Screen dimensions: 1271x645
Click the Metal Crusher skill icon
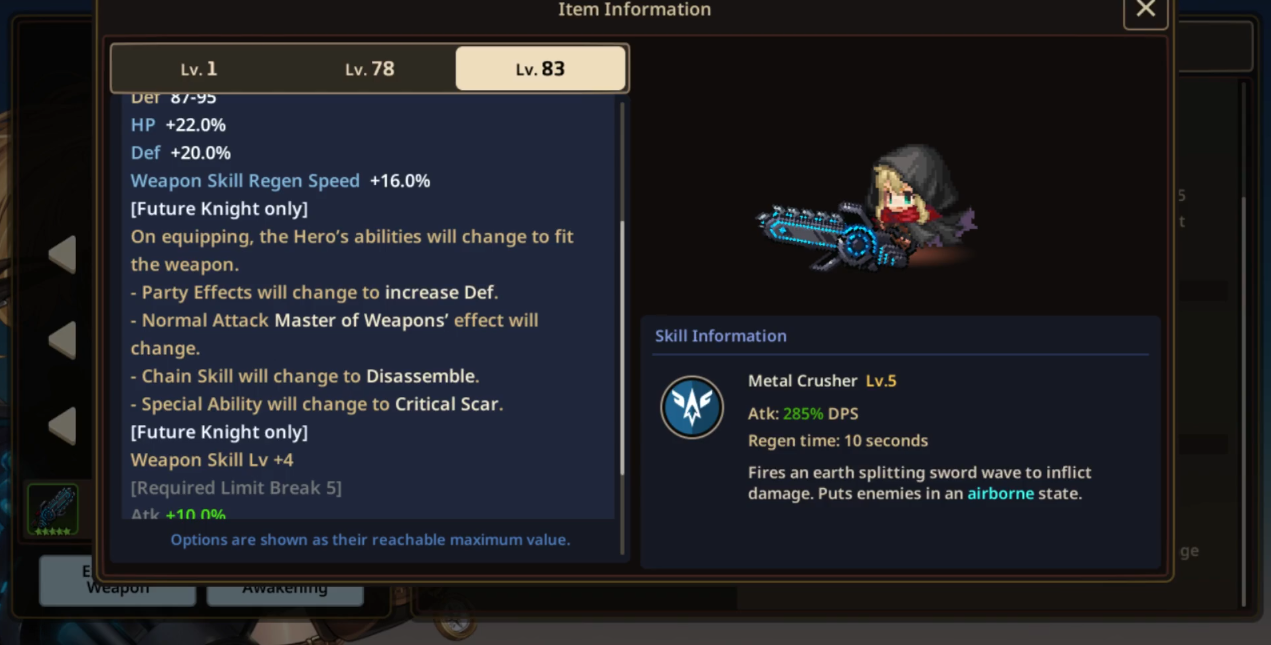click(691, 407)
